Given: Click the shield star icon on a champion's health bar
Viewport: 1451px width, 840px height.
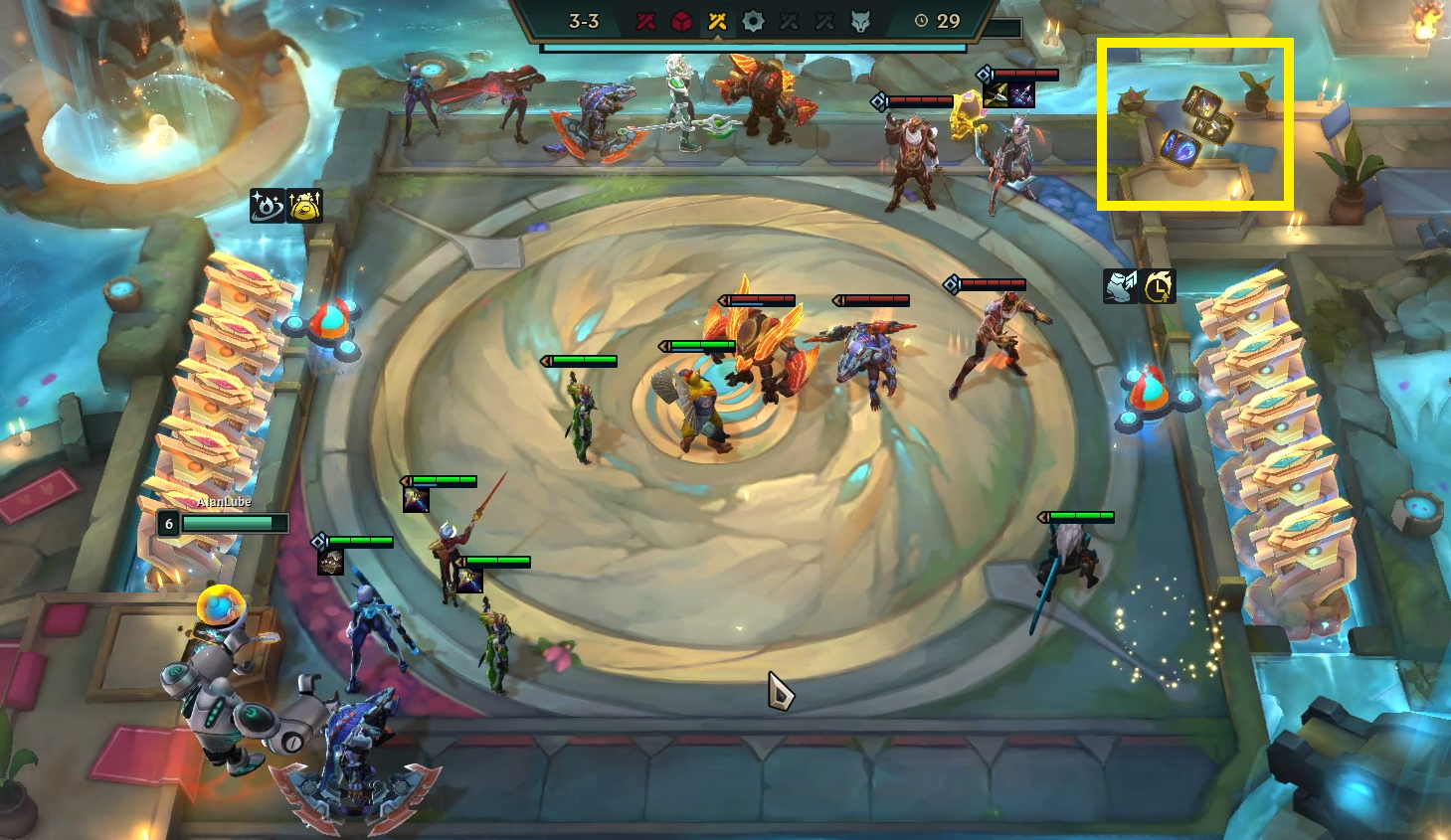Looking at the screenshot, I should tap(319, 541).
